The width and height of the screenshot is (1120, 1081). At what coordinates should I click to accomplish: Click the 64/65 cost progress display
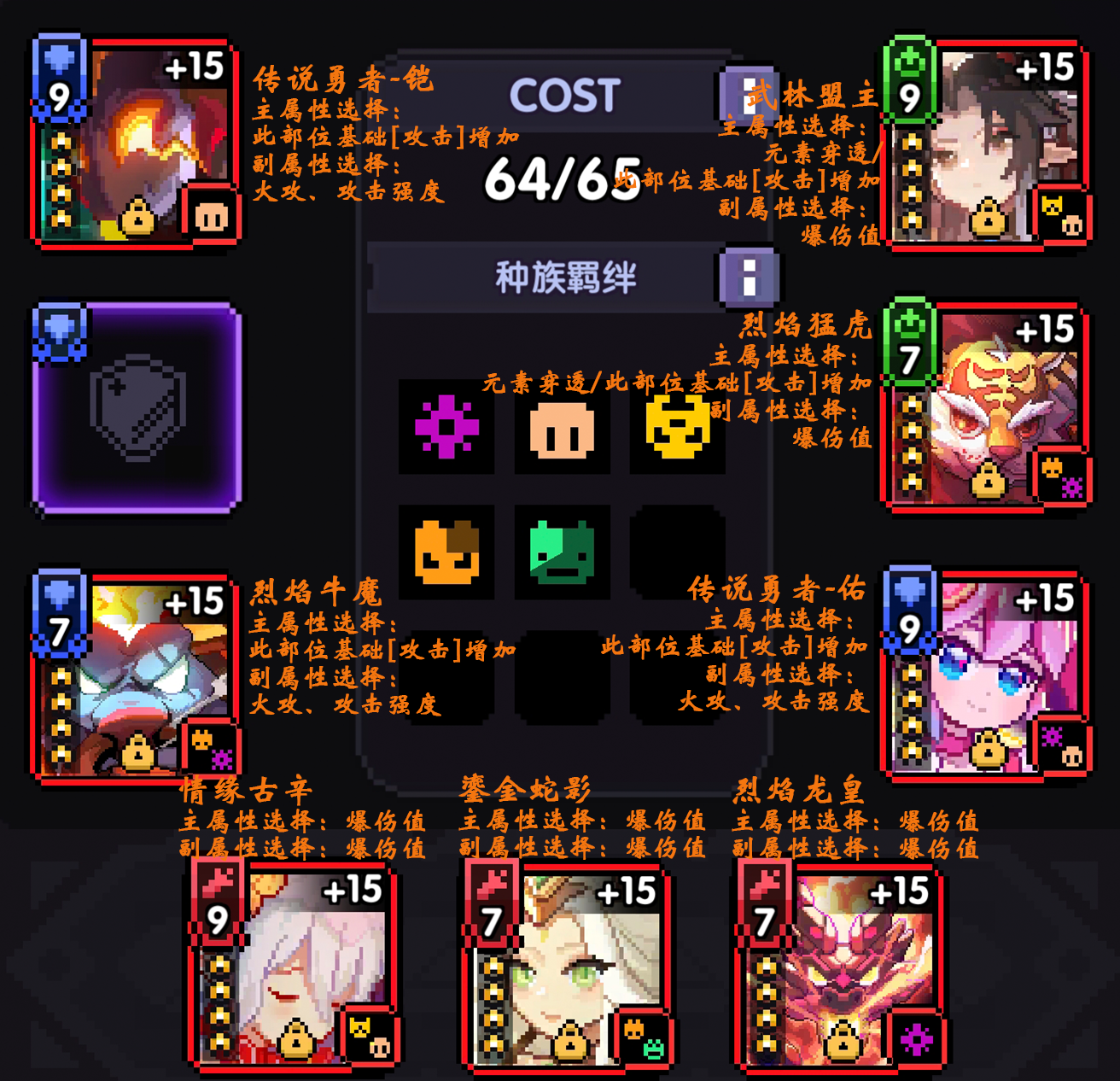561,181
